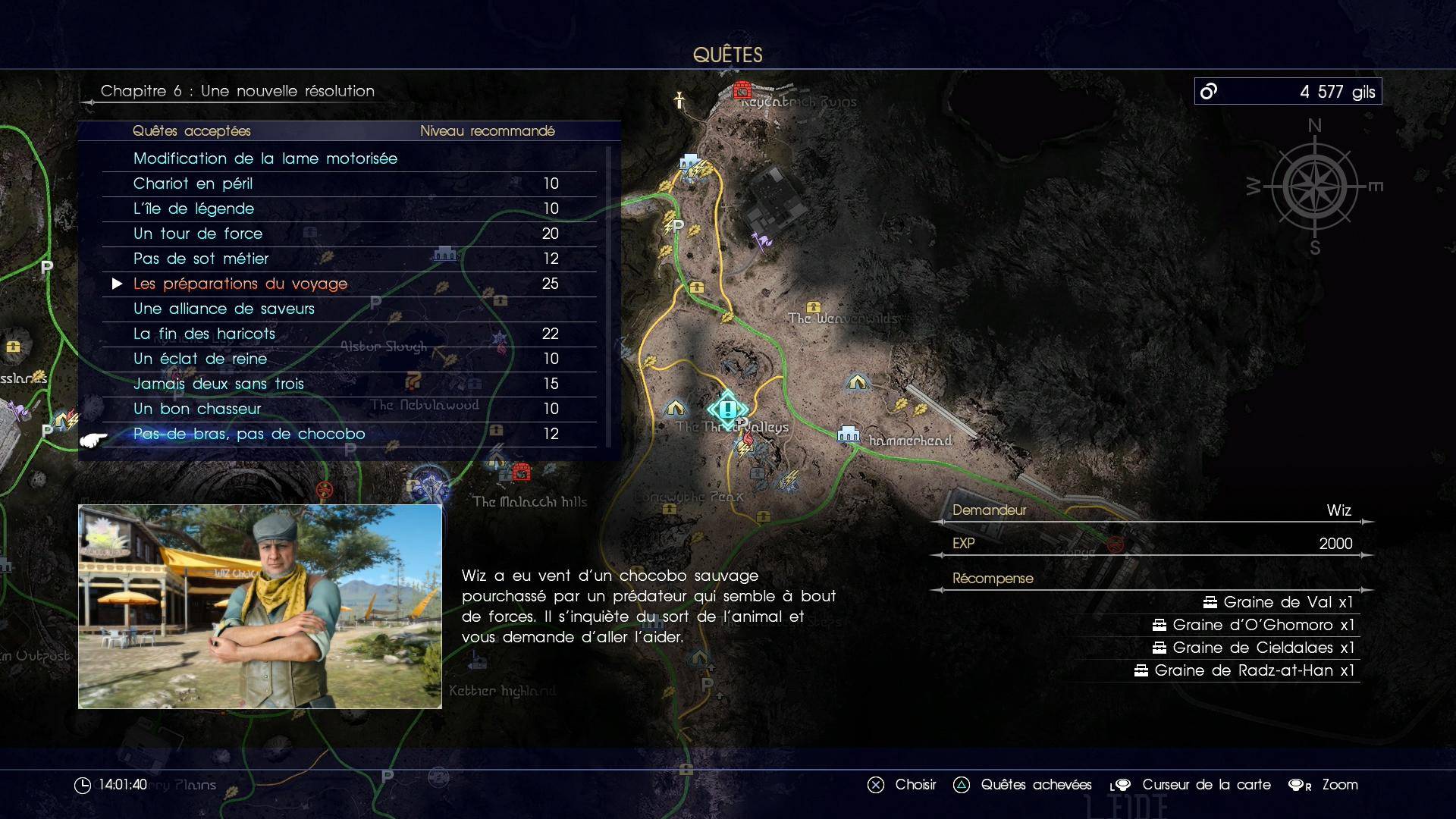This screenshot has height=819, width=1456.
Task: Choose the Chariot en péril quest
Action: (193, 184)
